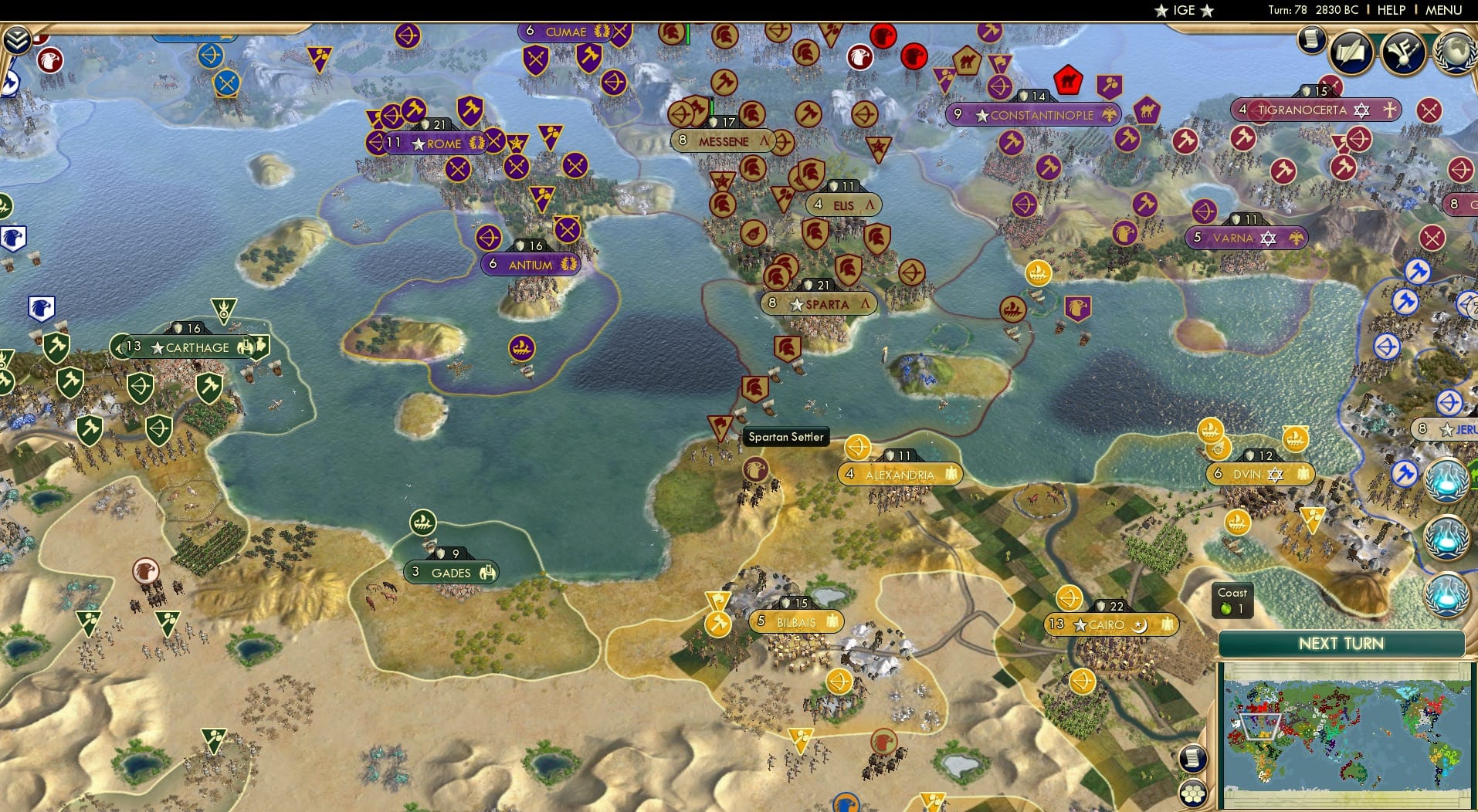Select the Rome city banner
This screenshot has width=1478, height=812.
(x=436, y=144)
